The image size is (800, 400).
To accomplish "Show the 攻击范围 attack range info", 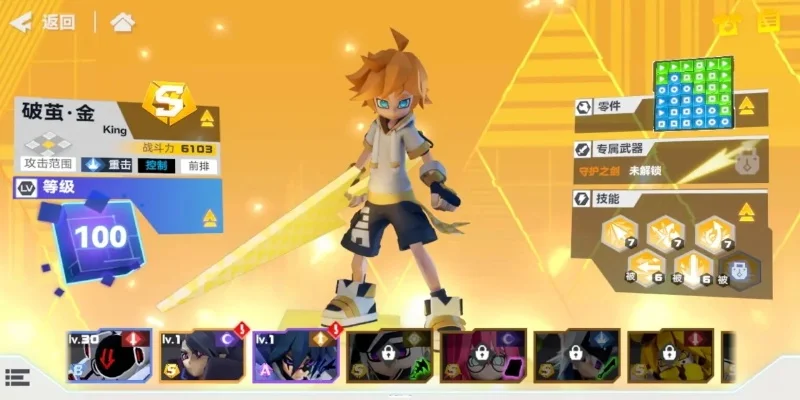I will coord(49,164).
